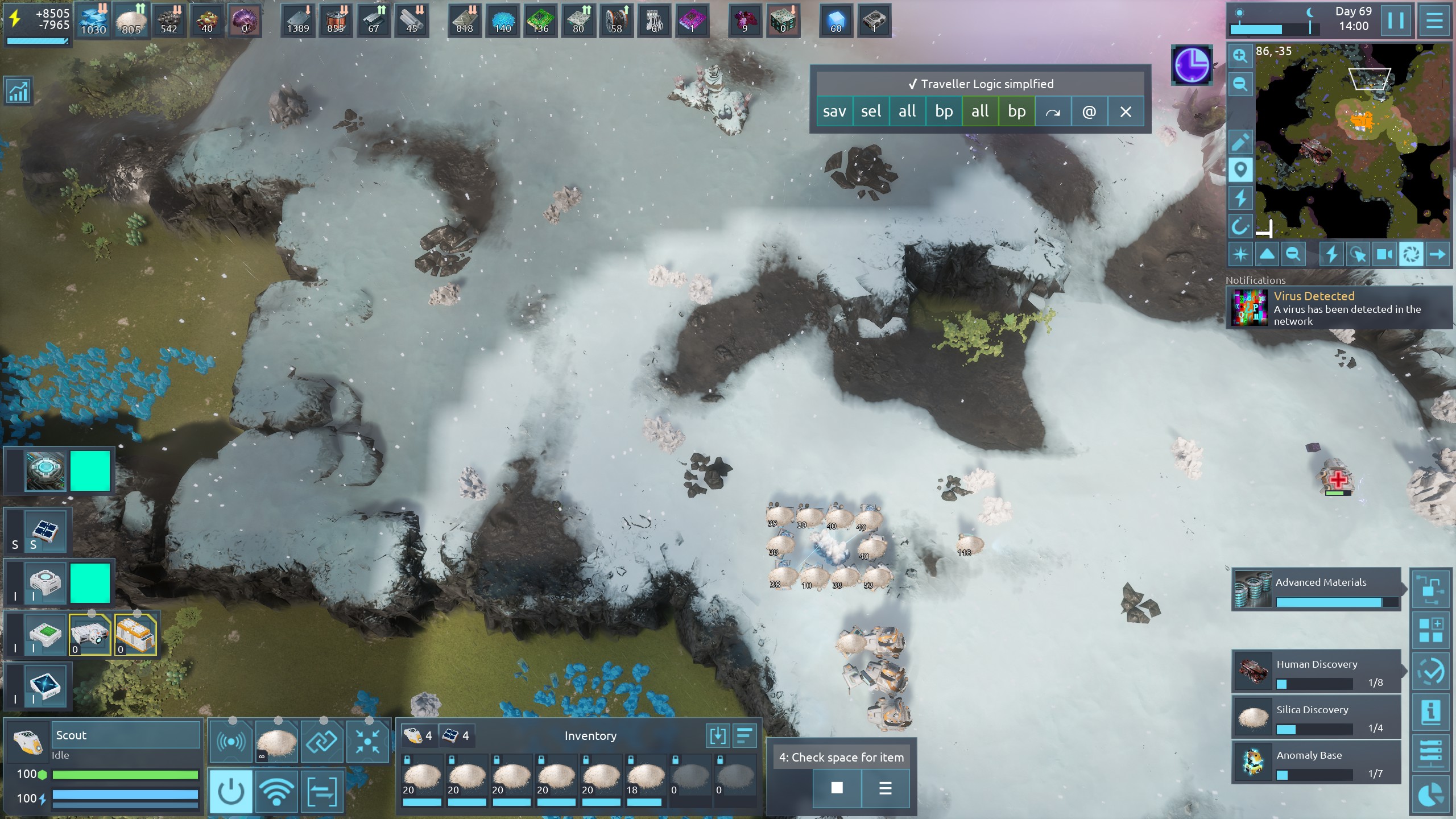The height and width of the screenshot is (819, 1456).
Task: Zoom in on the minimap
Action: click(x=1240, y=56)
